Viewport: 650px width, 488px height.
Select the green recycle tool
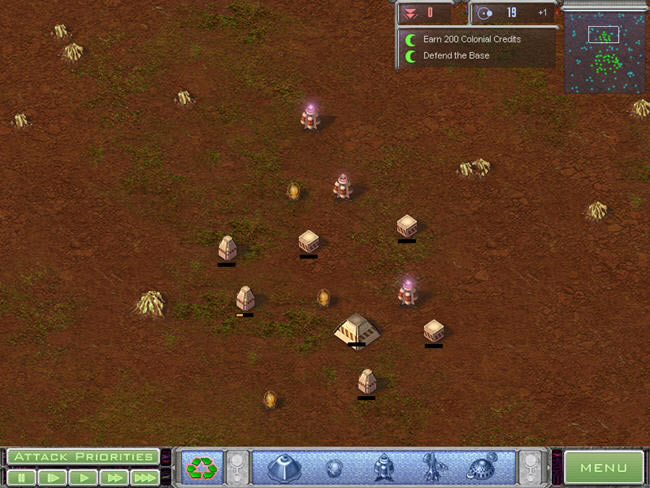pos(201,467)
